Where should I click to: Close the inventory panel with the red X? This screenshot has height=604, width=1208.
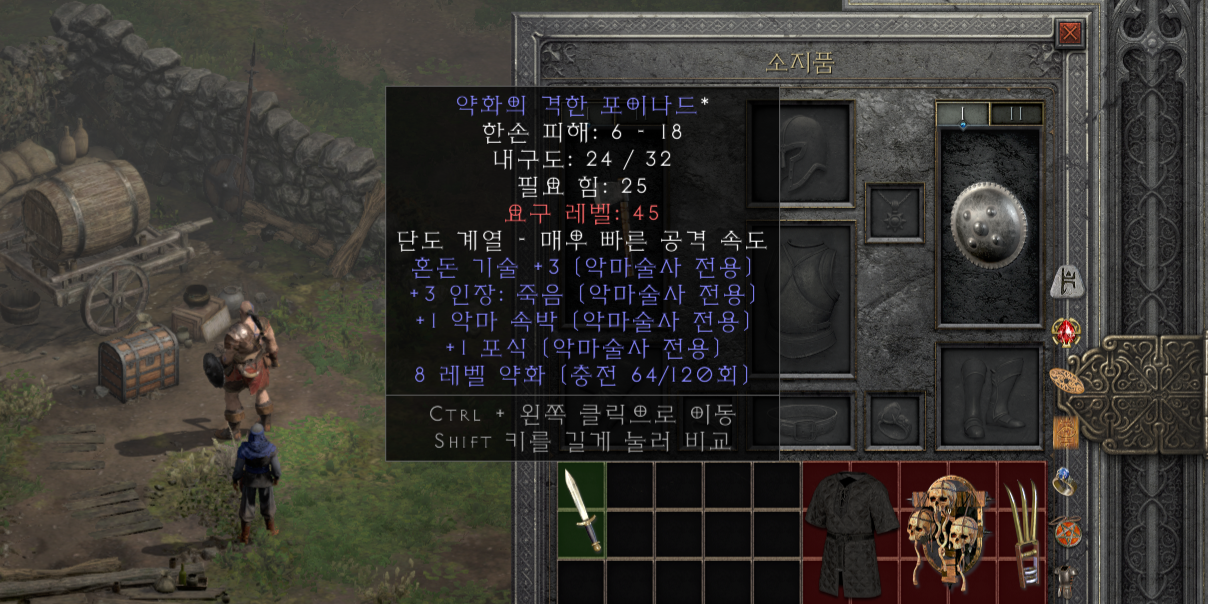[1070, 33]
